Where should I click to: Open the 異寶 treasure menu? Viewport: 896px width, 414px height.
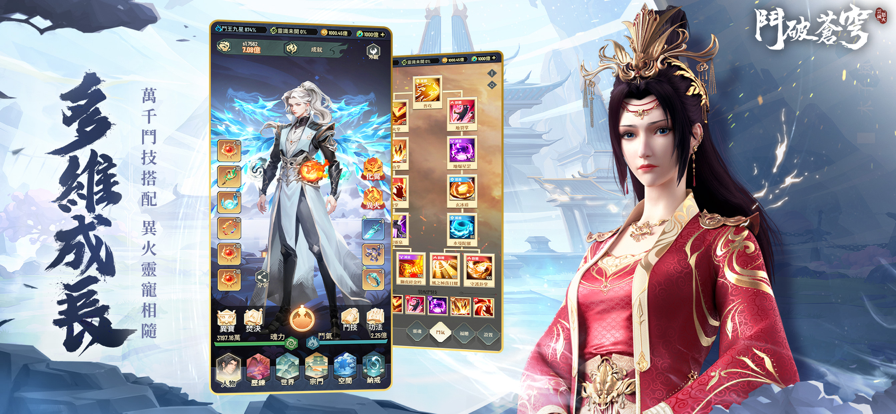click(227, 318)
